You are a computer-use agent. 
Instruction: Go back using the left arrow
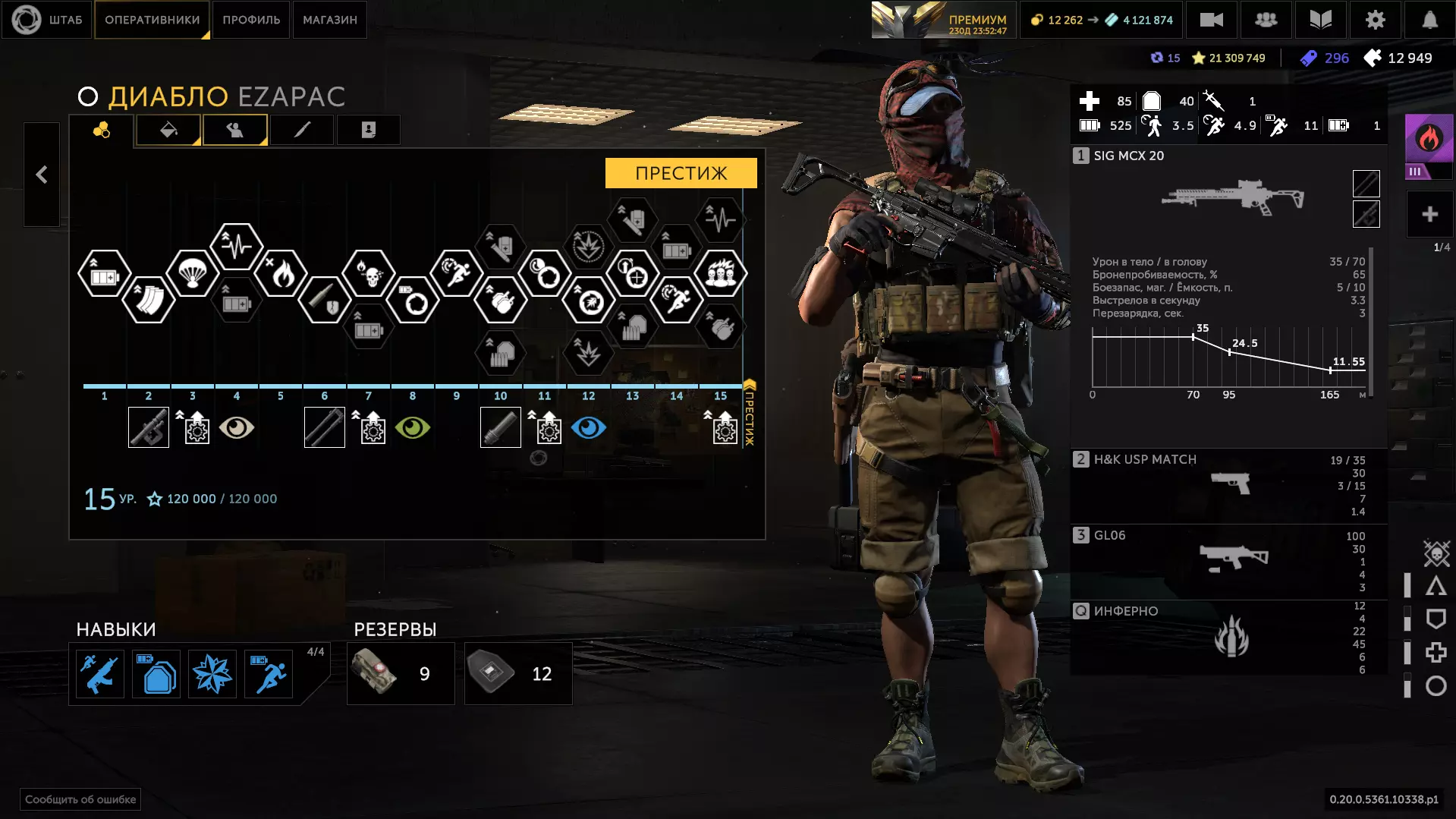[x=42, y=175]
